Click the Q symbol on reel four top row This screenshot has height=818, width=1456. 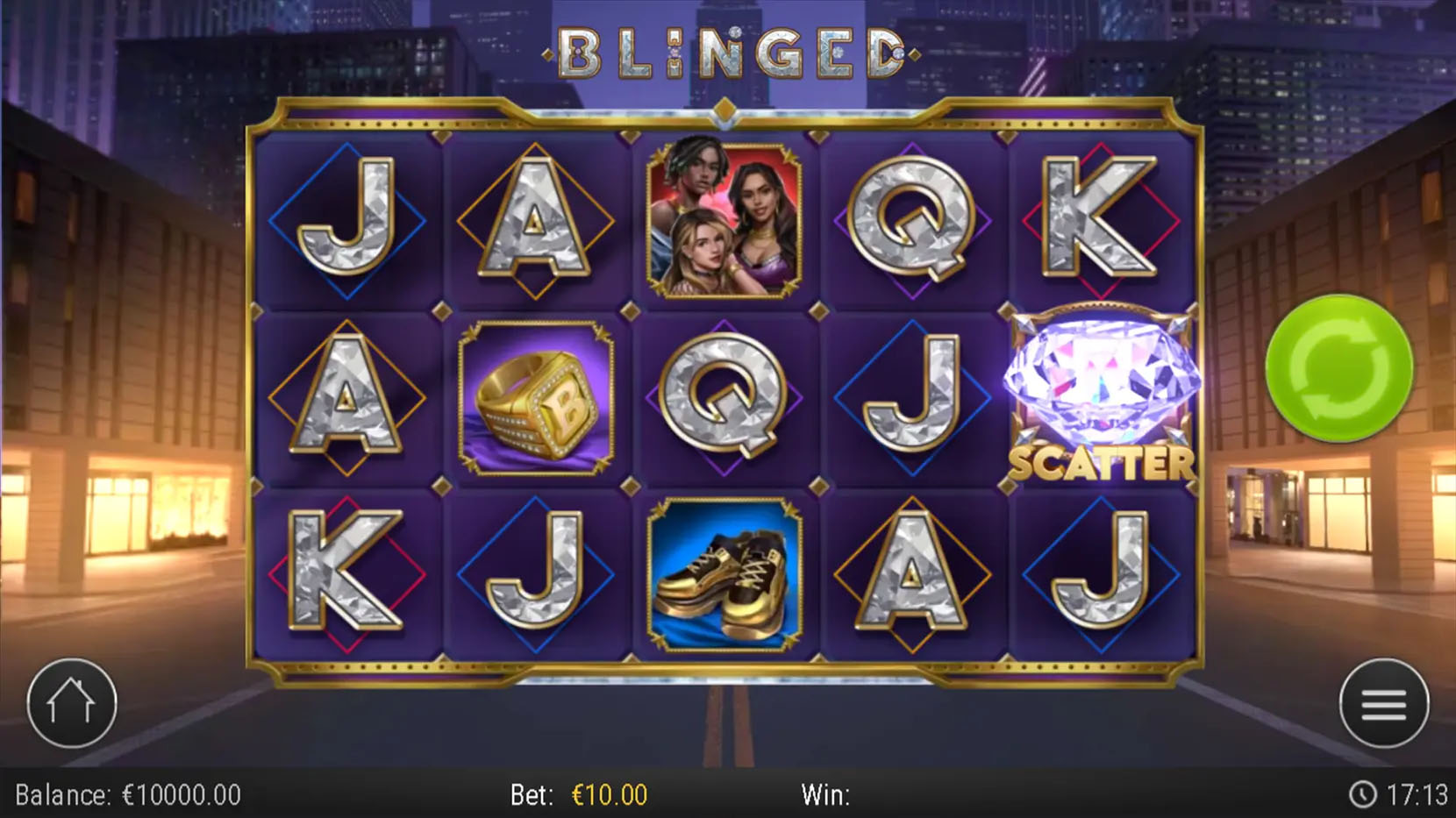pyautogui.click(x=912, y=219)
